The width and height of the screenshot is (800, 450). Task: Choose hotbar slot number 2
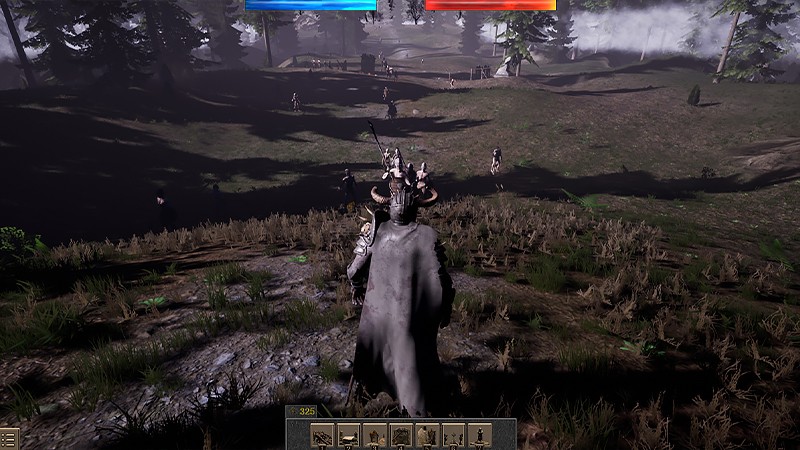pyautogui.click(x=348, y=435)
